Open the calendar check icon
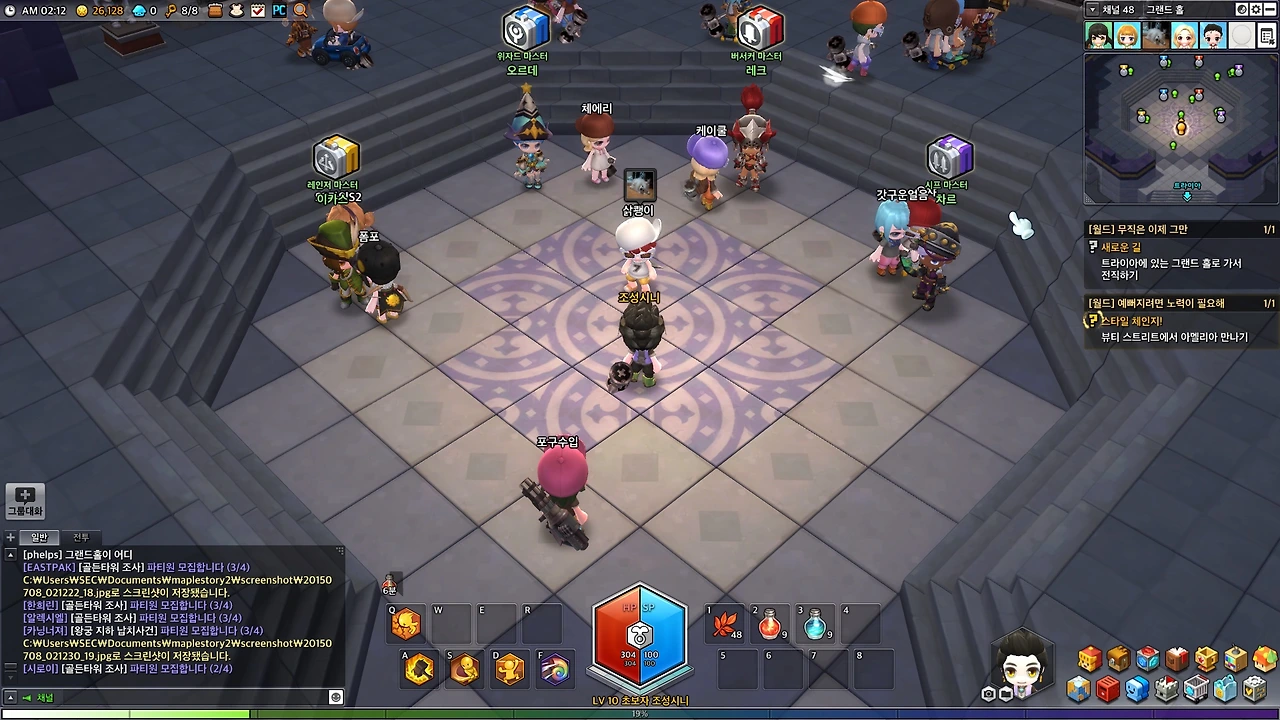 pos(258,10)
